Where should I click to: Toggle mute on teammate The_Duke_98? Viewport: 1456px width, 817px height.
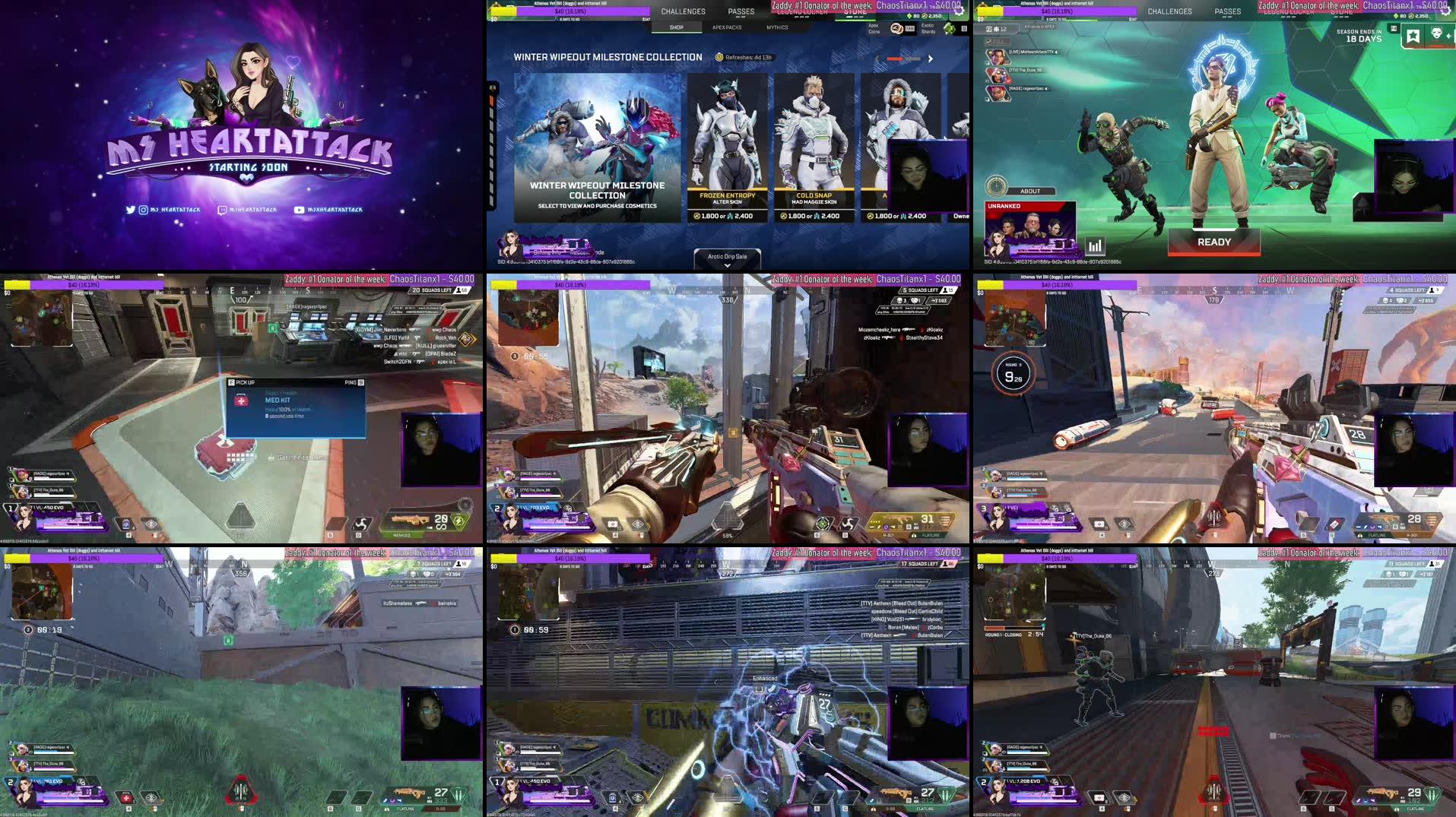(1044, 71)
